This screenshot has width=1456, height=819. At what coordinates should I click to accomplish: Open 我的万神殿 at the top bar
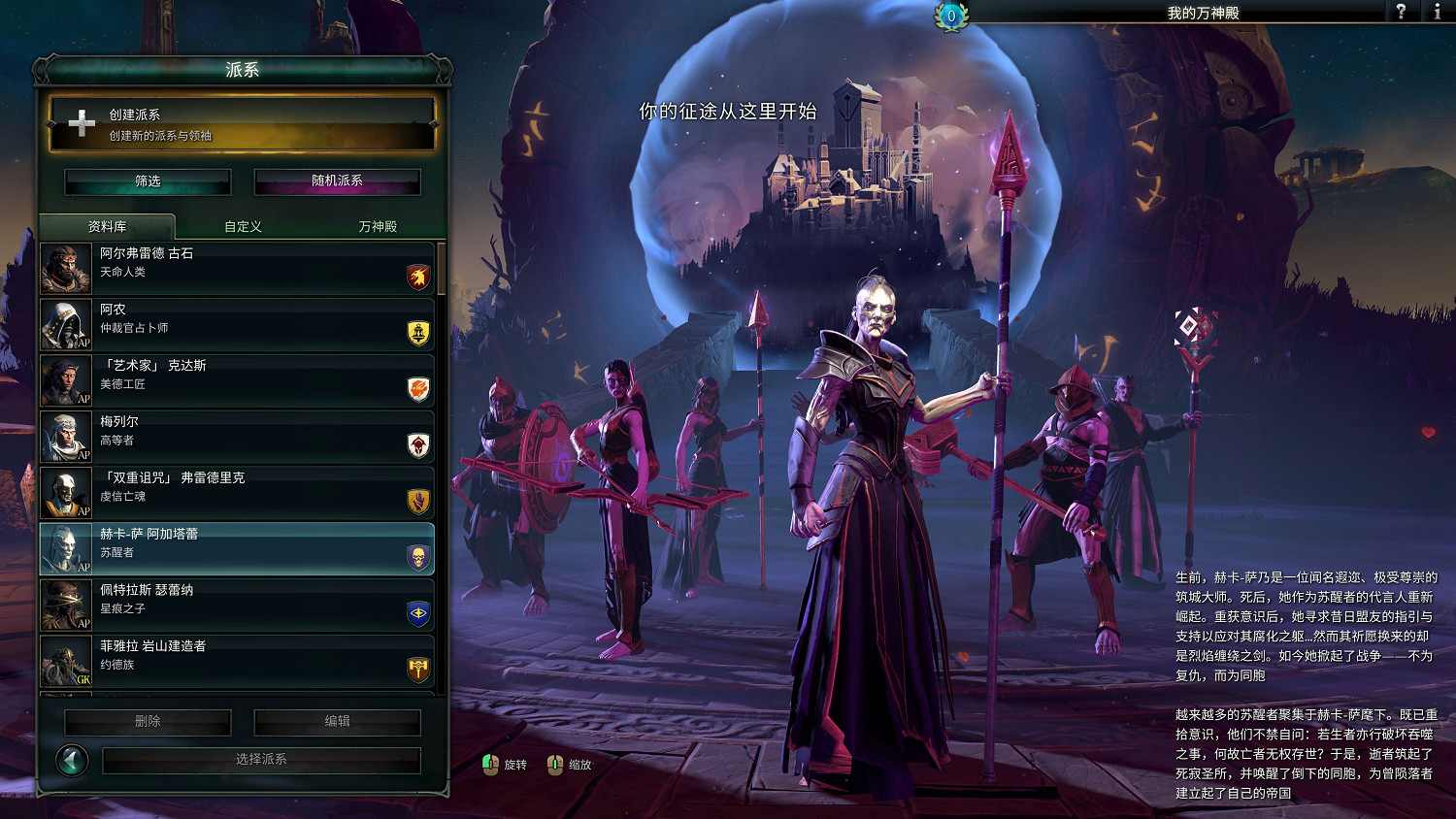(x=1203, y=13)
